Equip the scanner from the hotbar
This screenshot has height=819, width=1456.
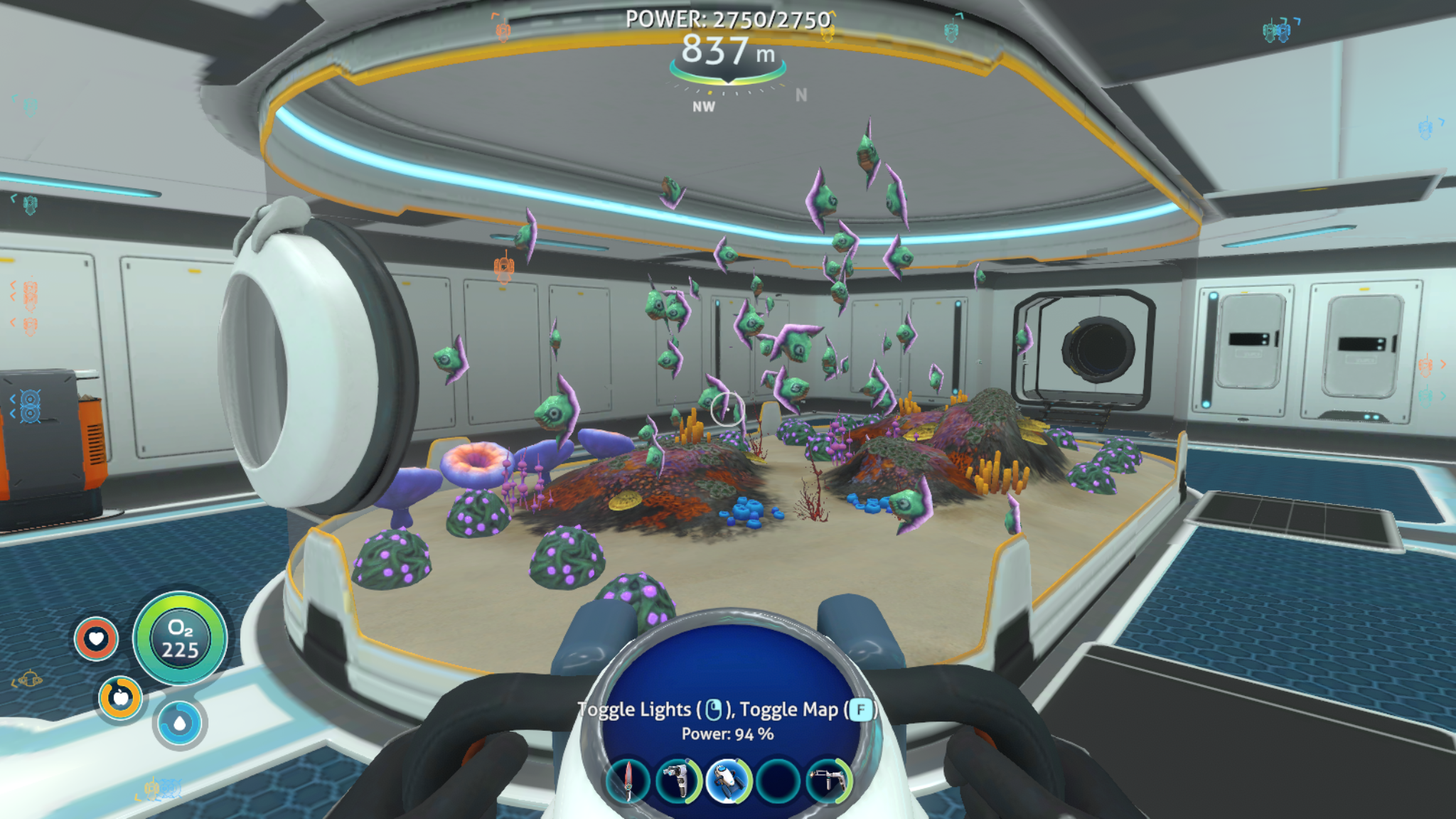pos(678,781)
